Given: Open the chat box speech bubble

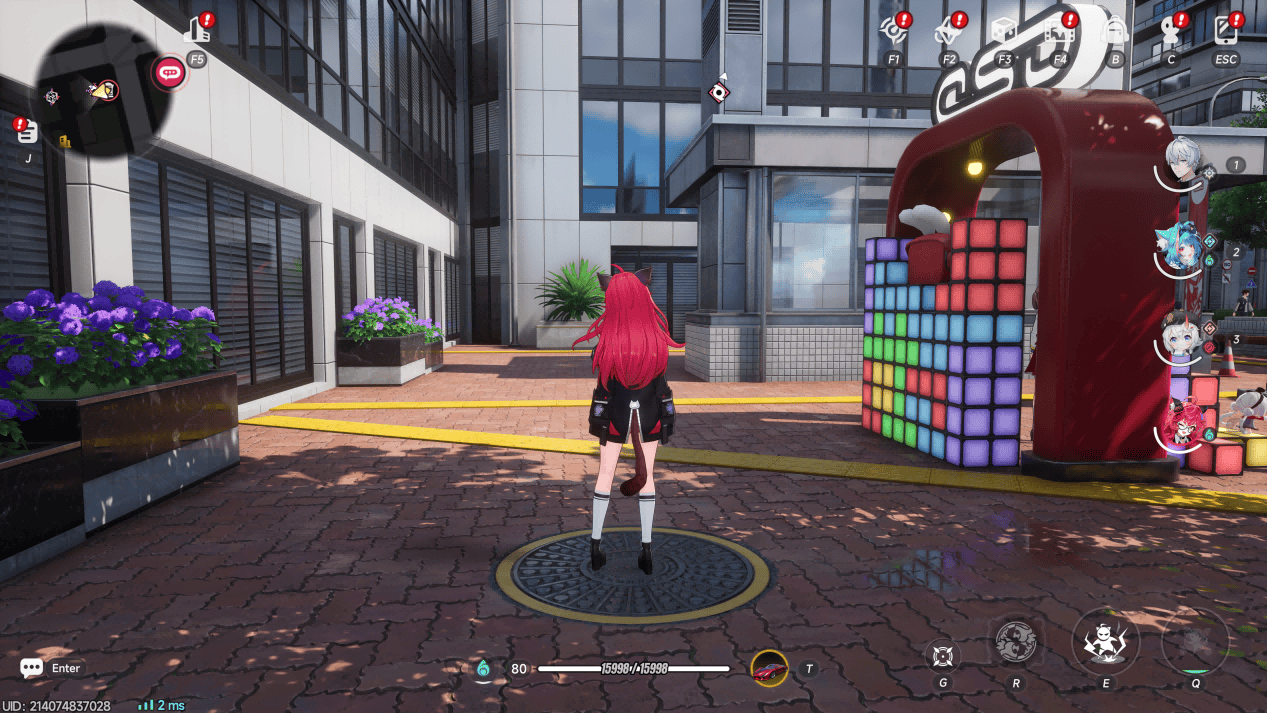Looking at the screenshot, I should [31, 668].
